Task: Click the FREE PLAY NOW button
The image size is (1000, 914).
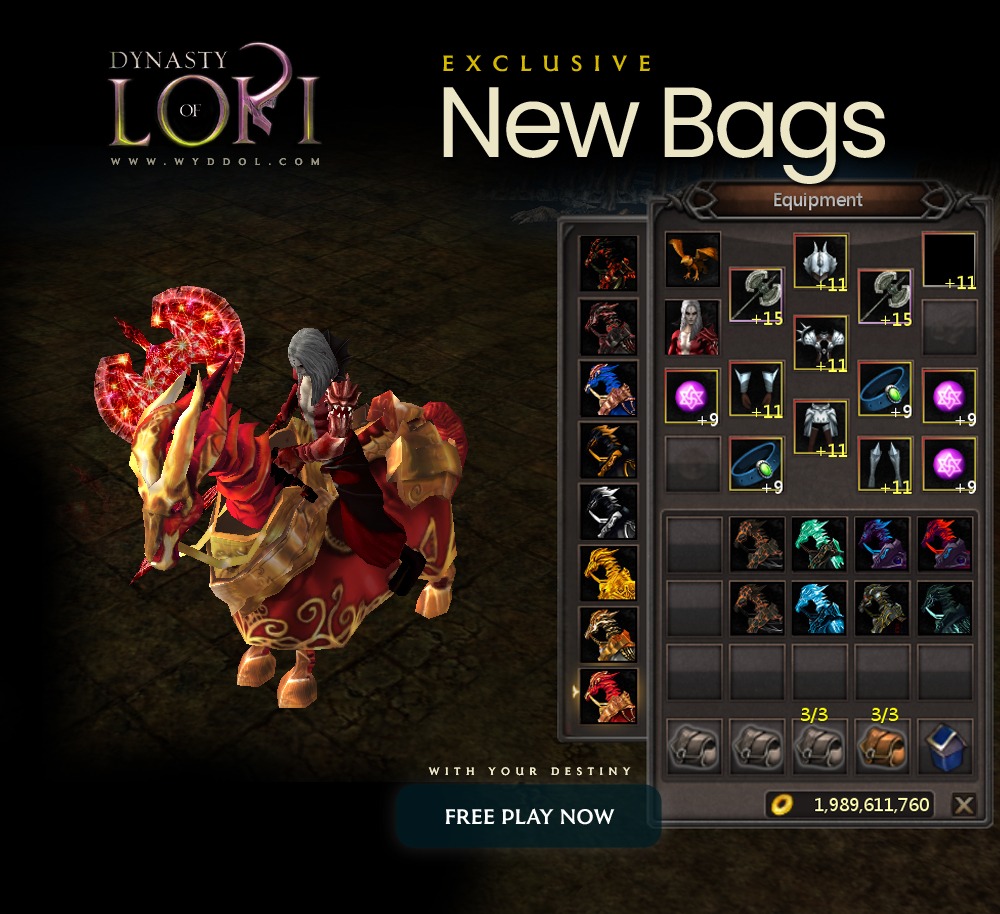Action: click(529, 816)
